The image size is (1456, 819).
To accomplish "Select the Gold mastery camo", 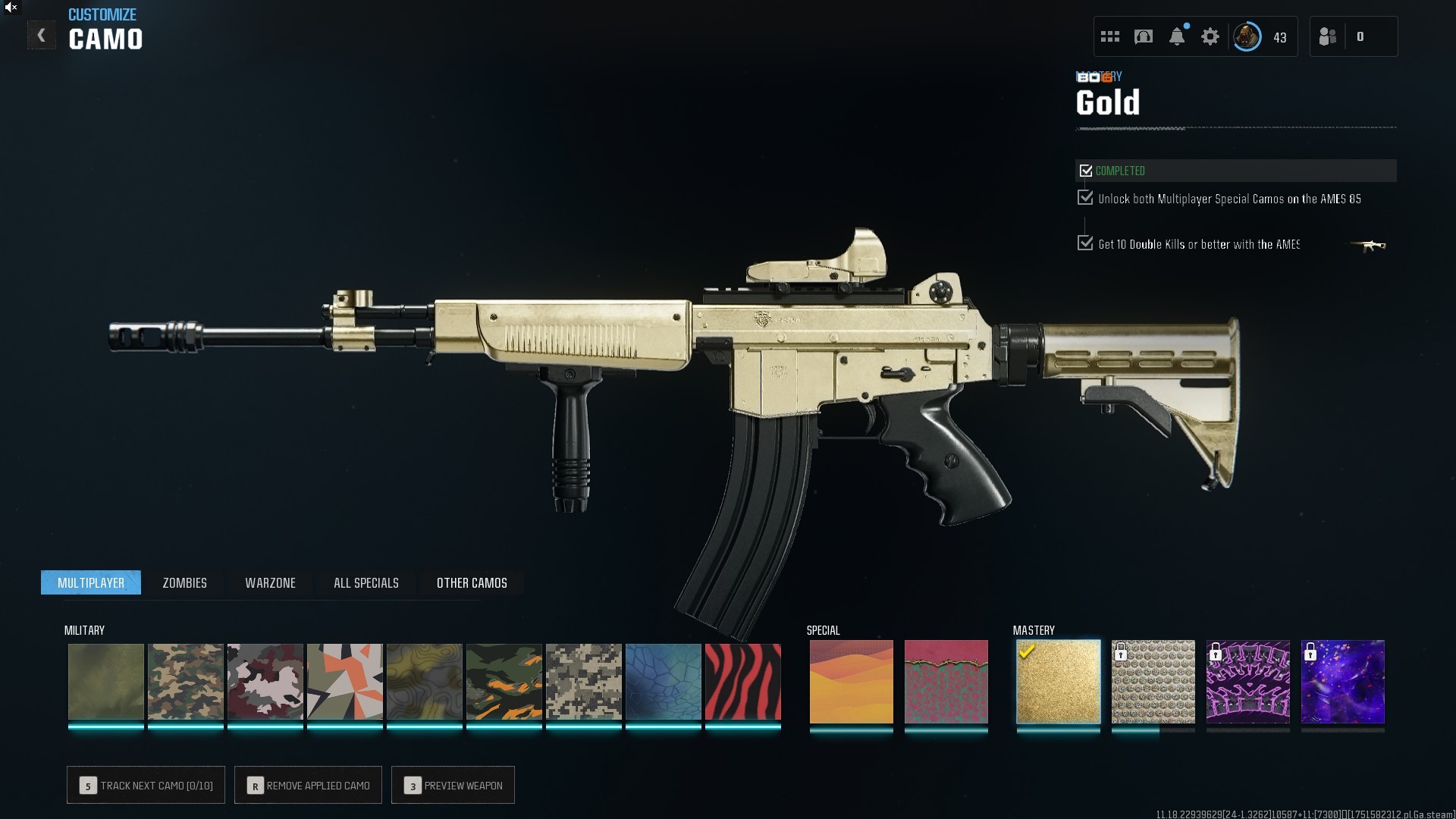I will point(1058,682).
